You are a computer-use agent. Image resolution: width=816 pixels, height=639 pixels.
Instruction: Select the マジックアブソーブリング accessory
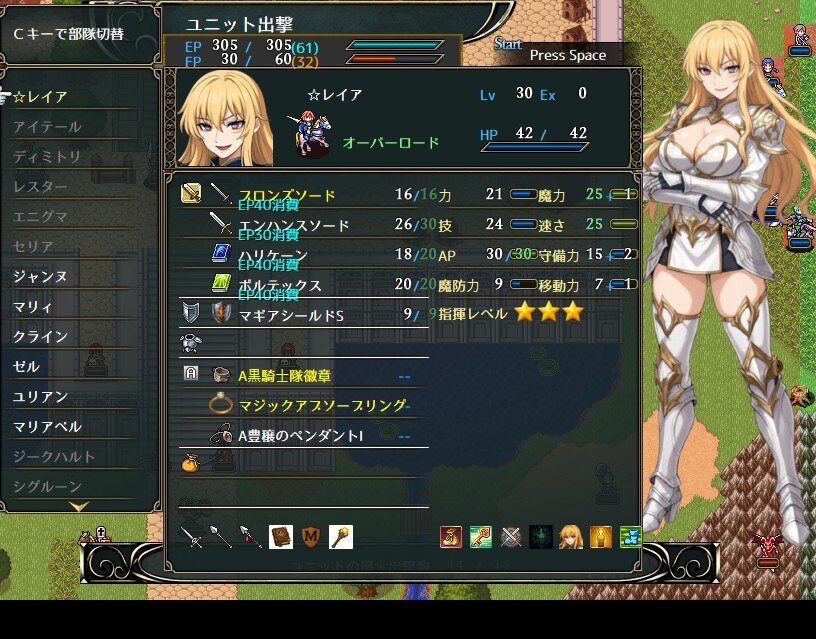322,405
